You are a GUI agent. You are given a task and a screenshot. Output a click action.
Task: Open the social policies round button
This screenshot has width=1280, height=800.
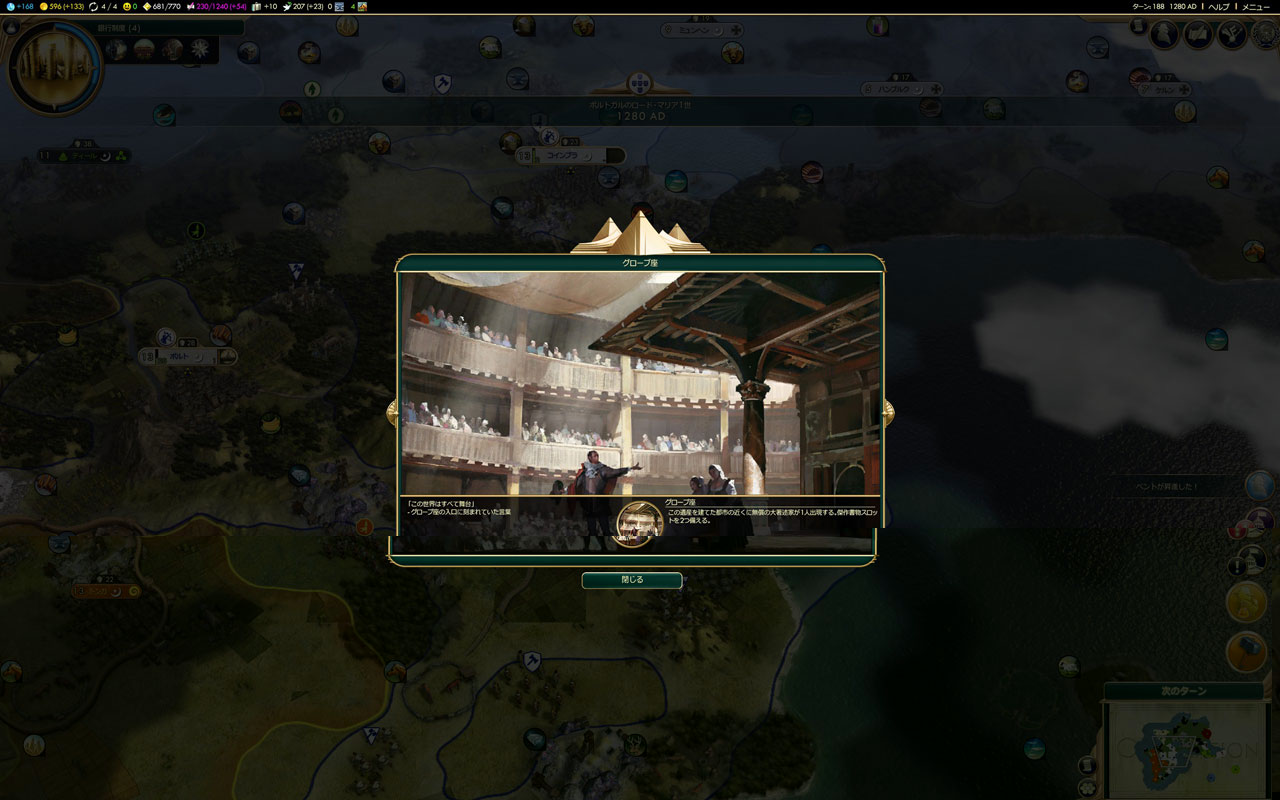pos(1198,35)
